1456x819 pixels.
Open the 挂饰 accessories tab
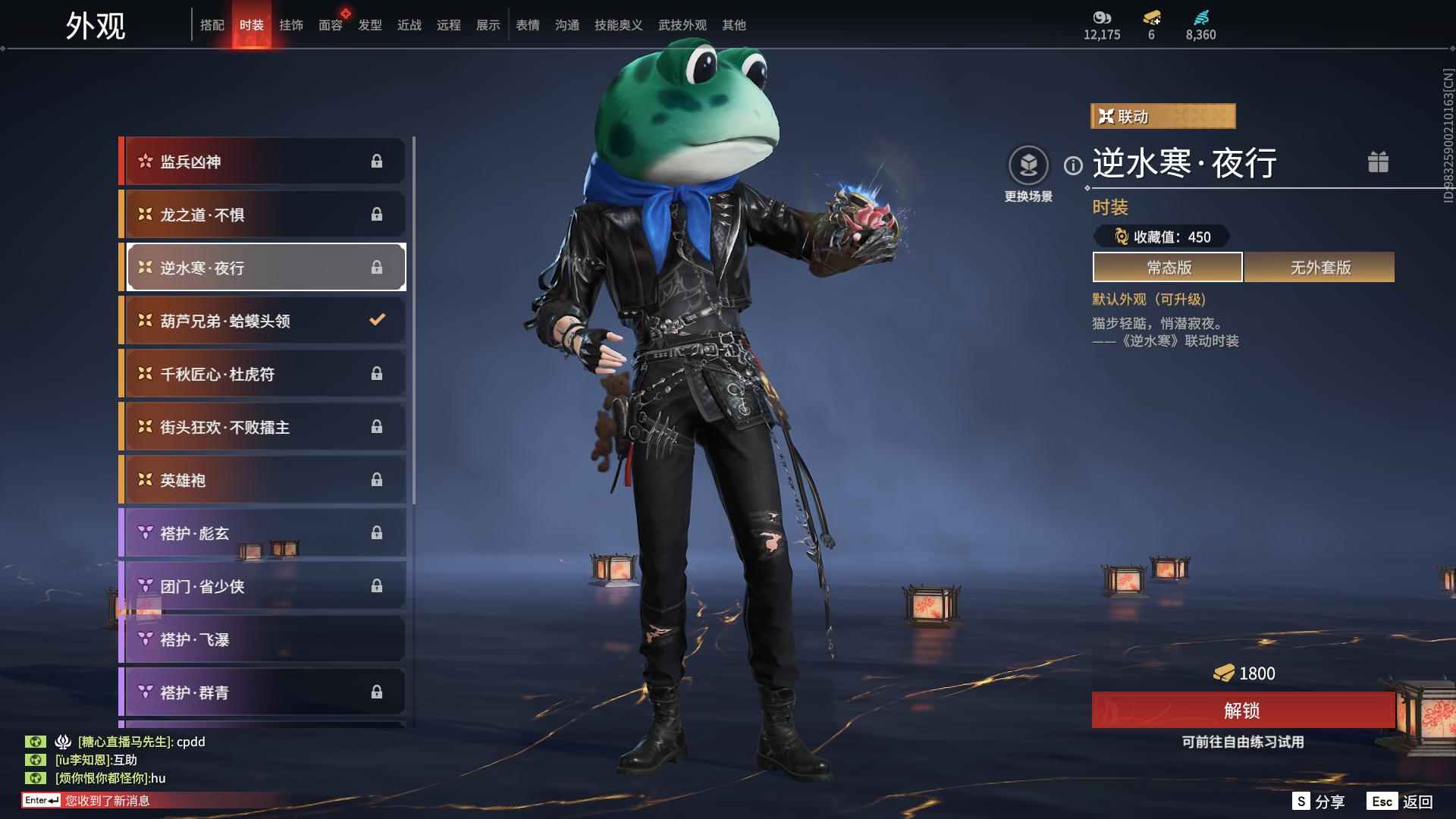pyautogui.click(x=290, y=25)
